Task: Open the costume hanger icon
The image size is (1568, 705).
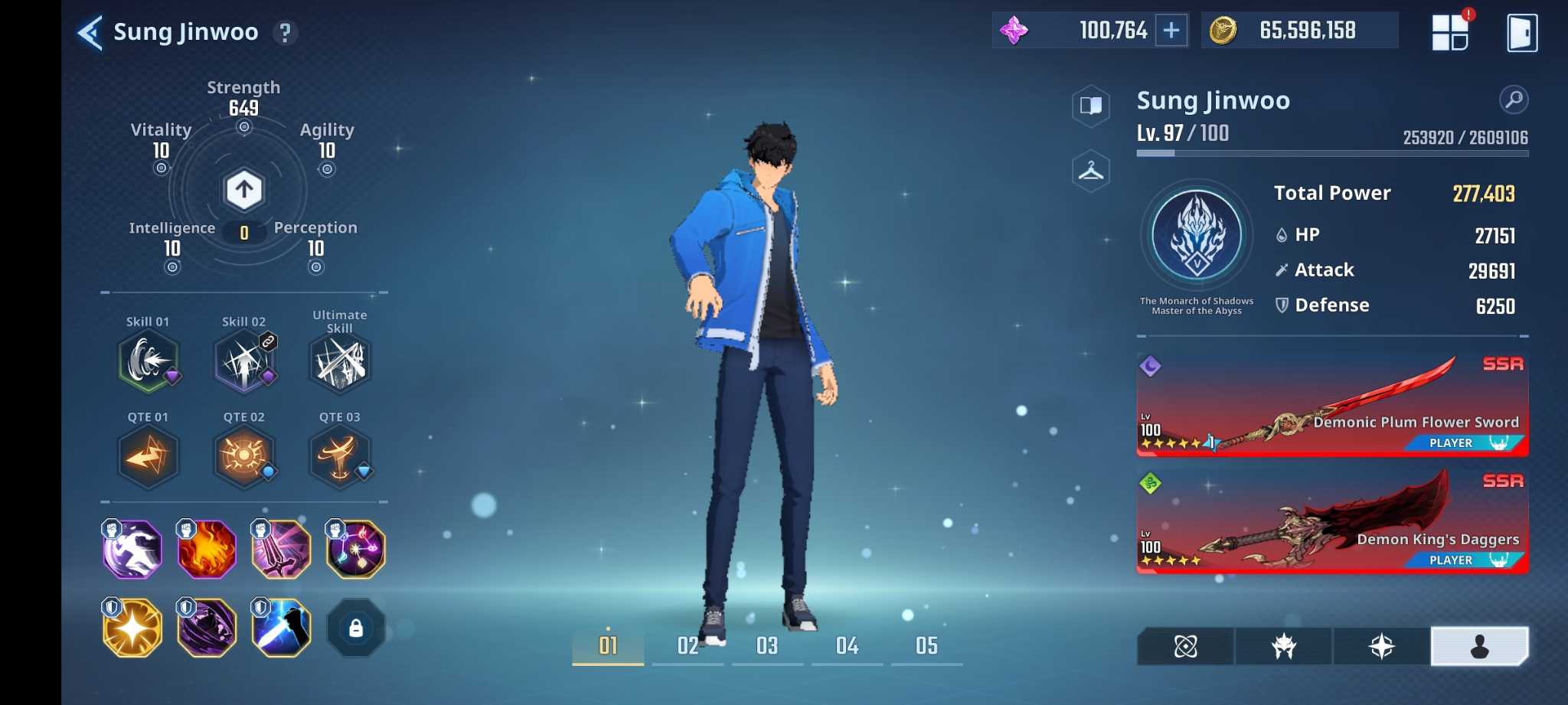Action: tap(1091, 171)
